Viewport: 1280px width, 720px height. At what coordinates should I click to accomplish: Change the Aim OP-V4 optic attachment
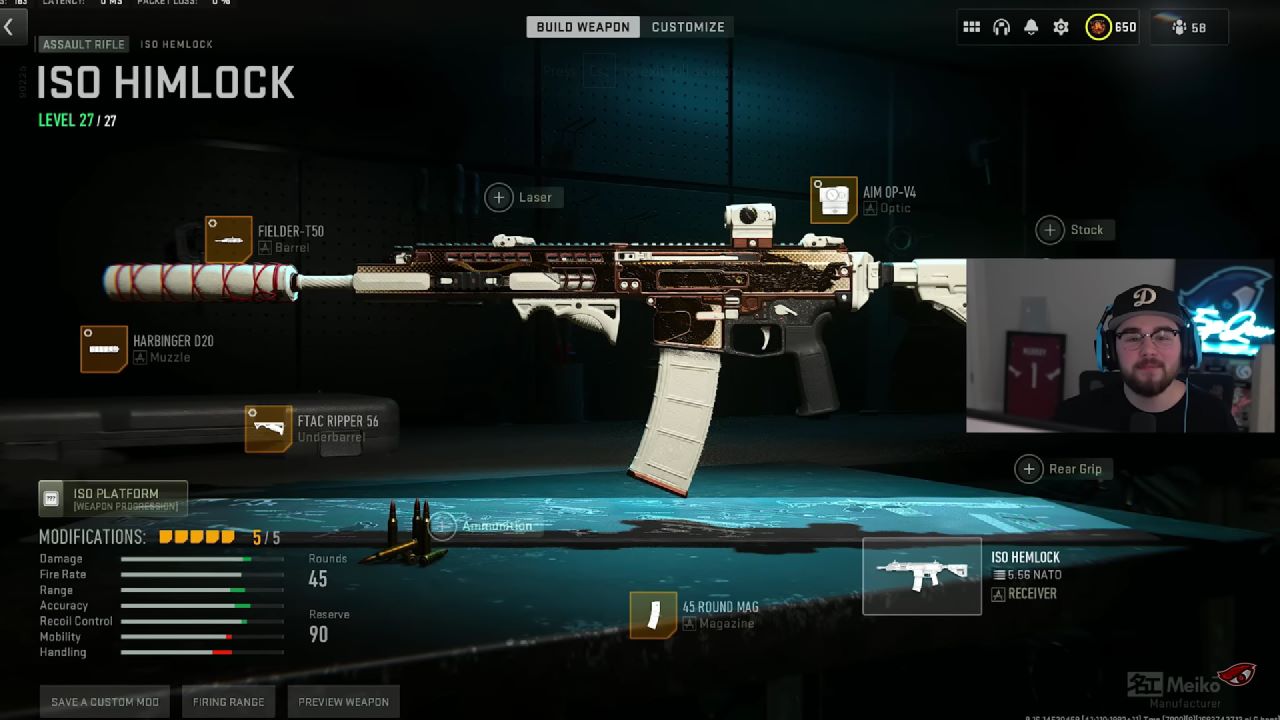(834, 200)
